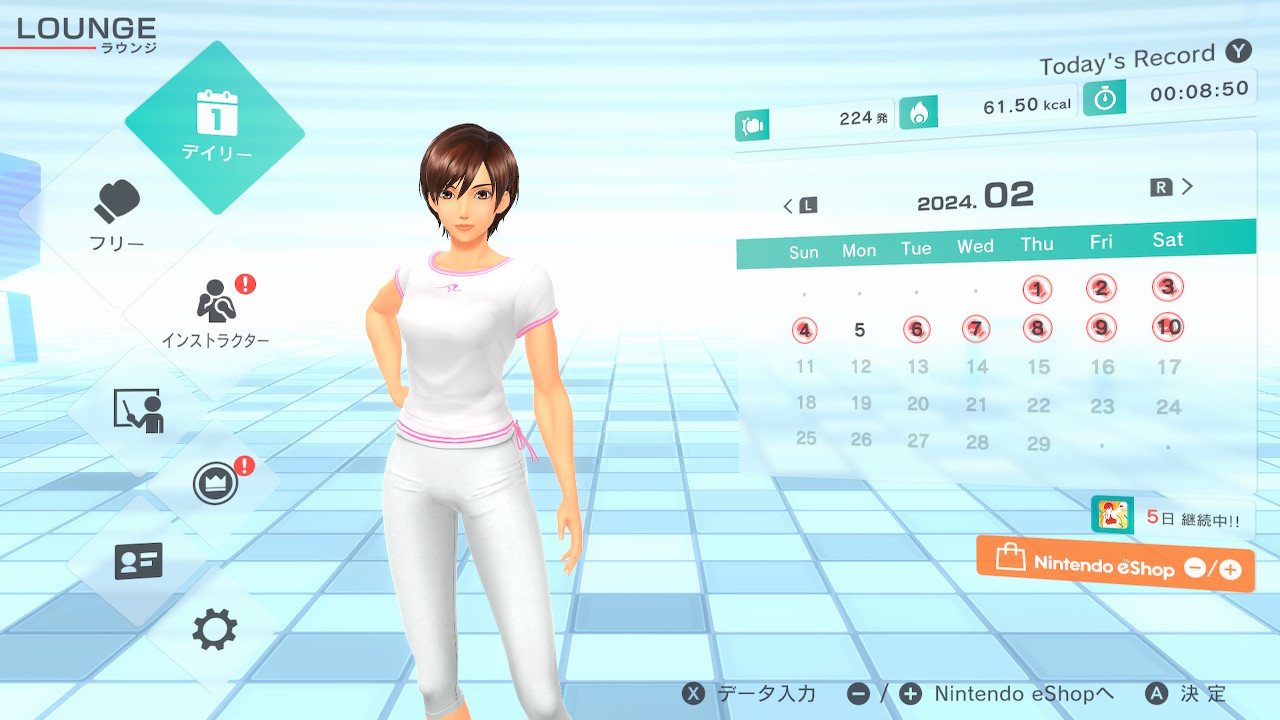
Task: Open the 5-day streak (継続中) badge
Action: tap(1171, 518)
